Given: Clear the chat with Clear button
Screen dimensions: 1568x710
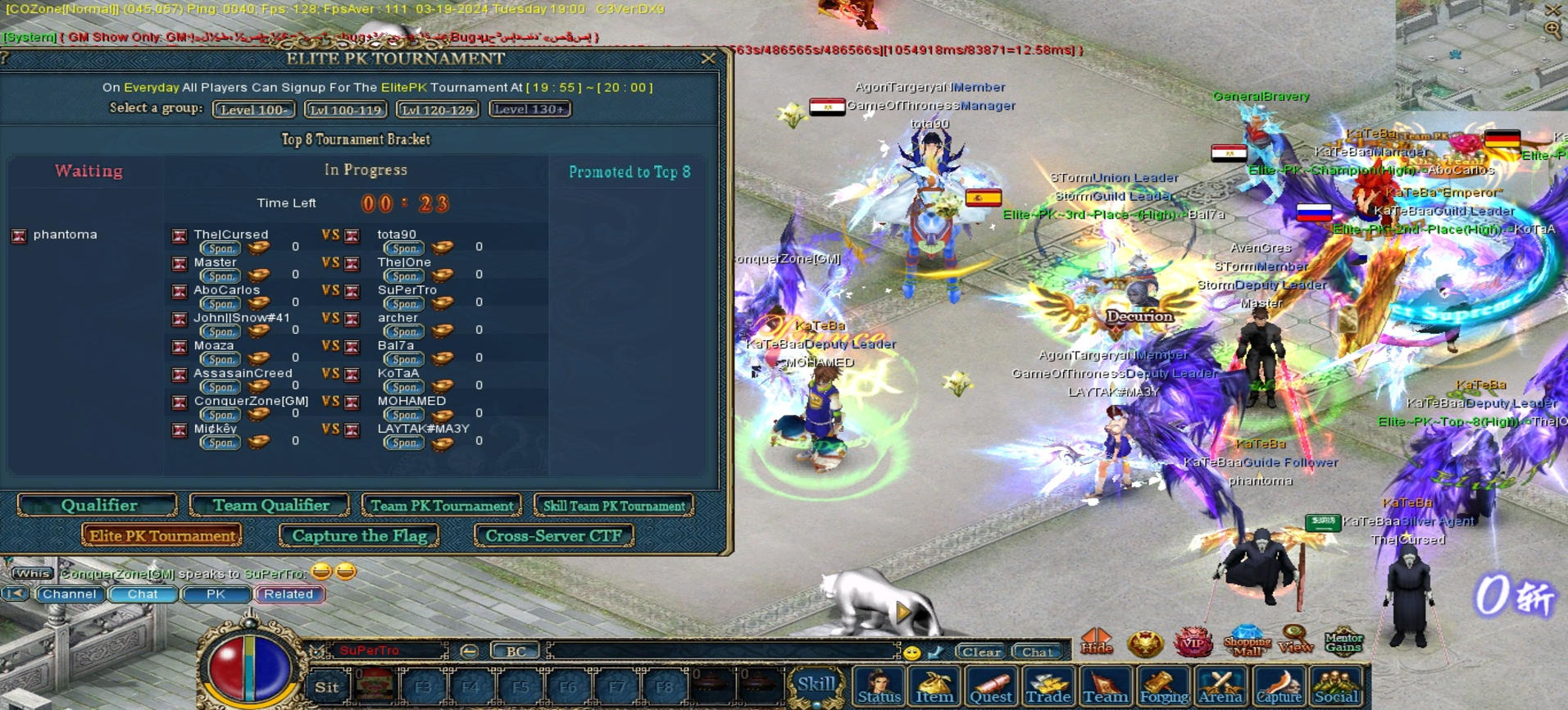Looking at the screenshot, I should pos(980,652).
